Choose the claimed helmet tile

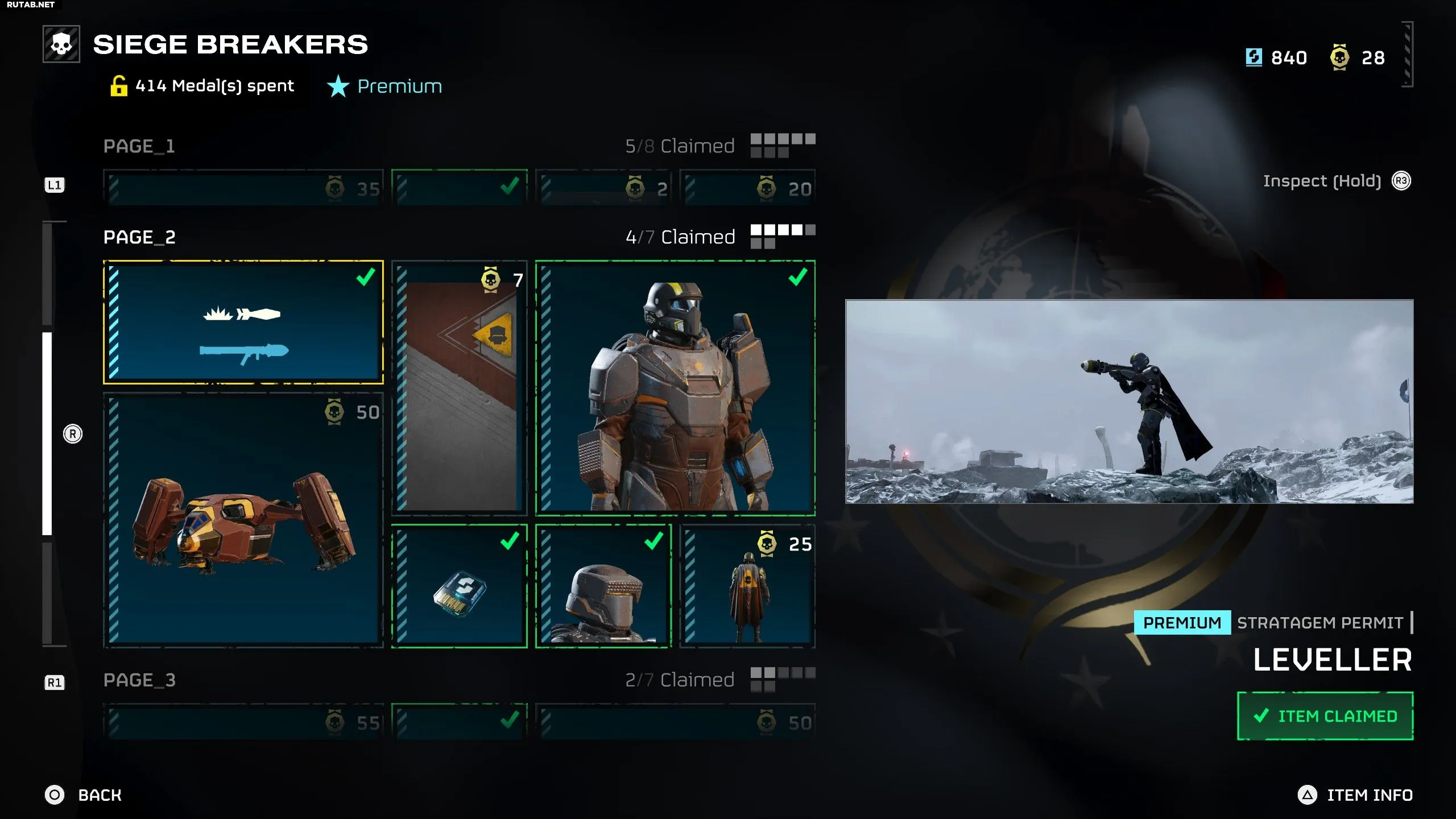603,586
